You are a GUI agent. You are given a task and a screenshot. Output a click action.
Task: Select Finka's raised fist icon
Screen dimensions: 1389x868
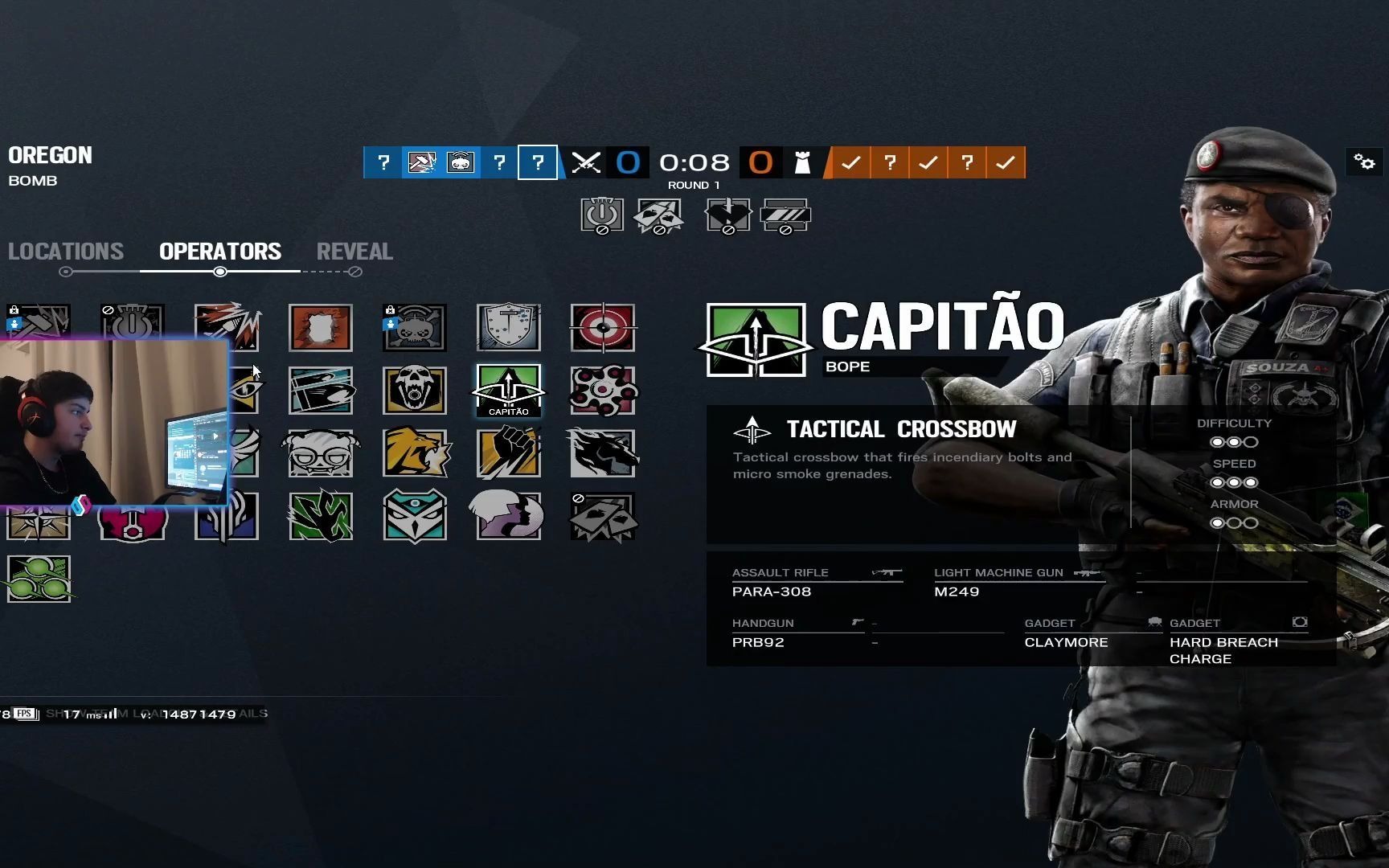508,453
